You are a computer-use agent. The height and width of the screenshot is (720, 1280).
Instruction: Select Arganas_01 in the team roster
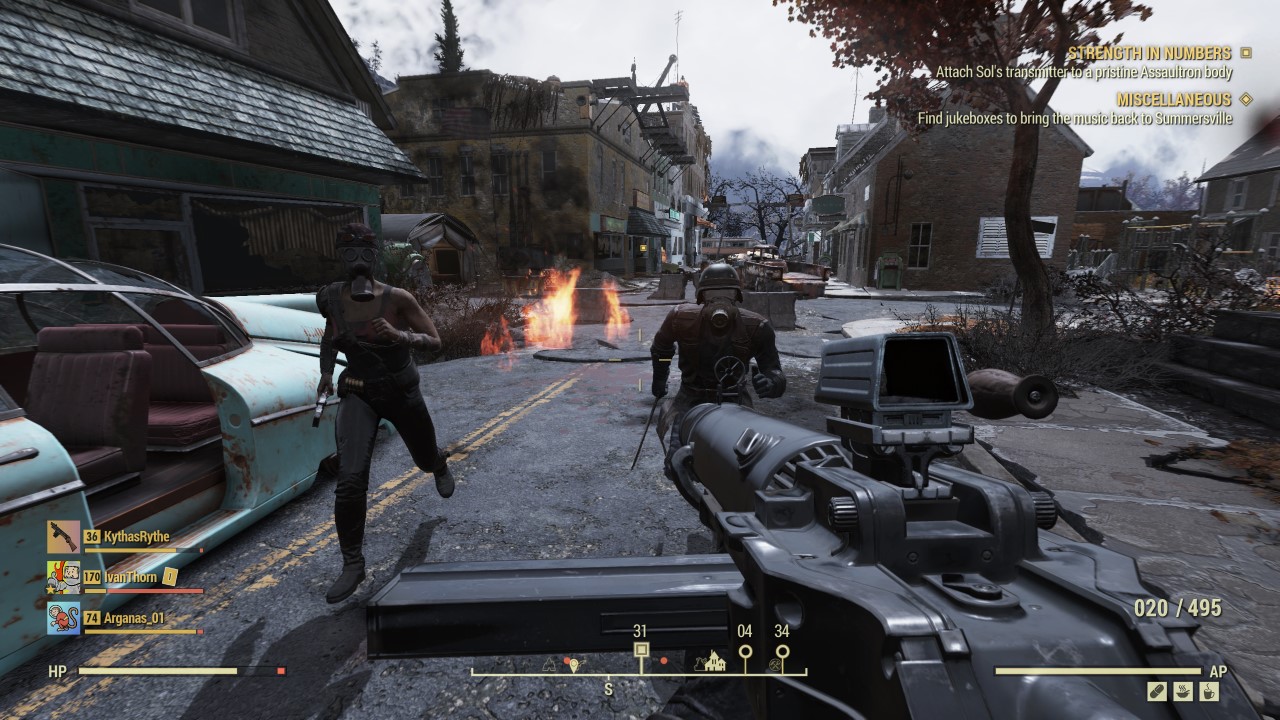pyautogui.click(x=133, y=618)
